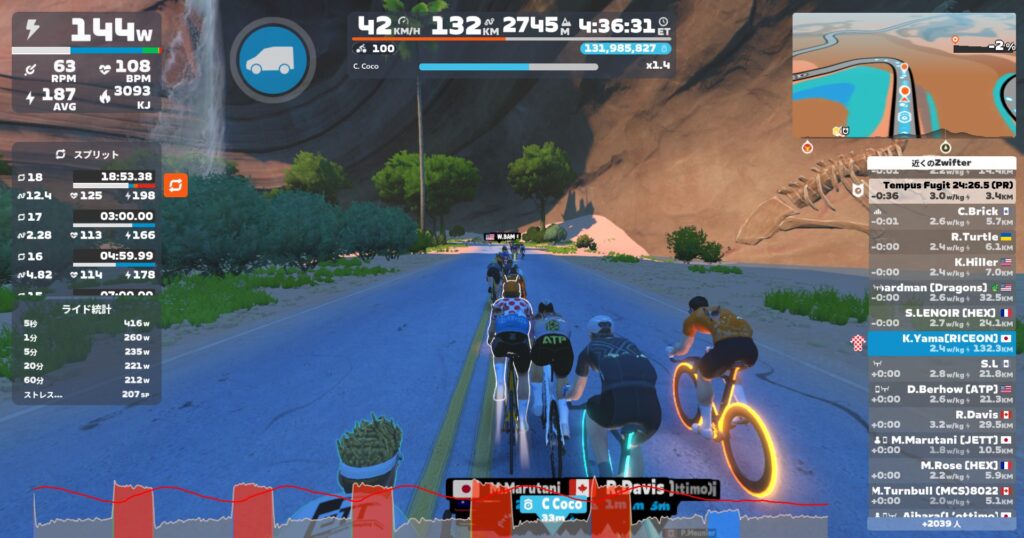The width and height of the screenshot is (1024, 538).
Task: Choose K.Hiller from the nearby riders list
Action: tap(942, 266)
